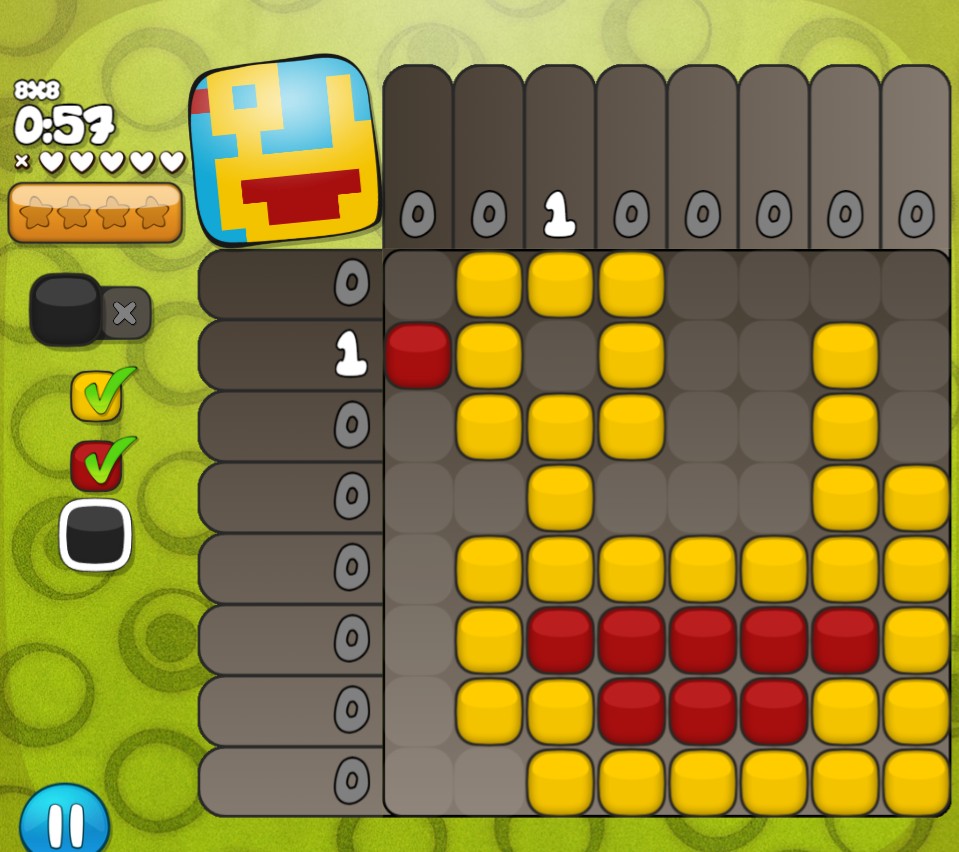Activate the black fill block mode
Viewport: 959px width, 852px height.
[66, 310]
